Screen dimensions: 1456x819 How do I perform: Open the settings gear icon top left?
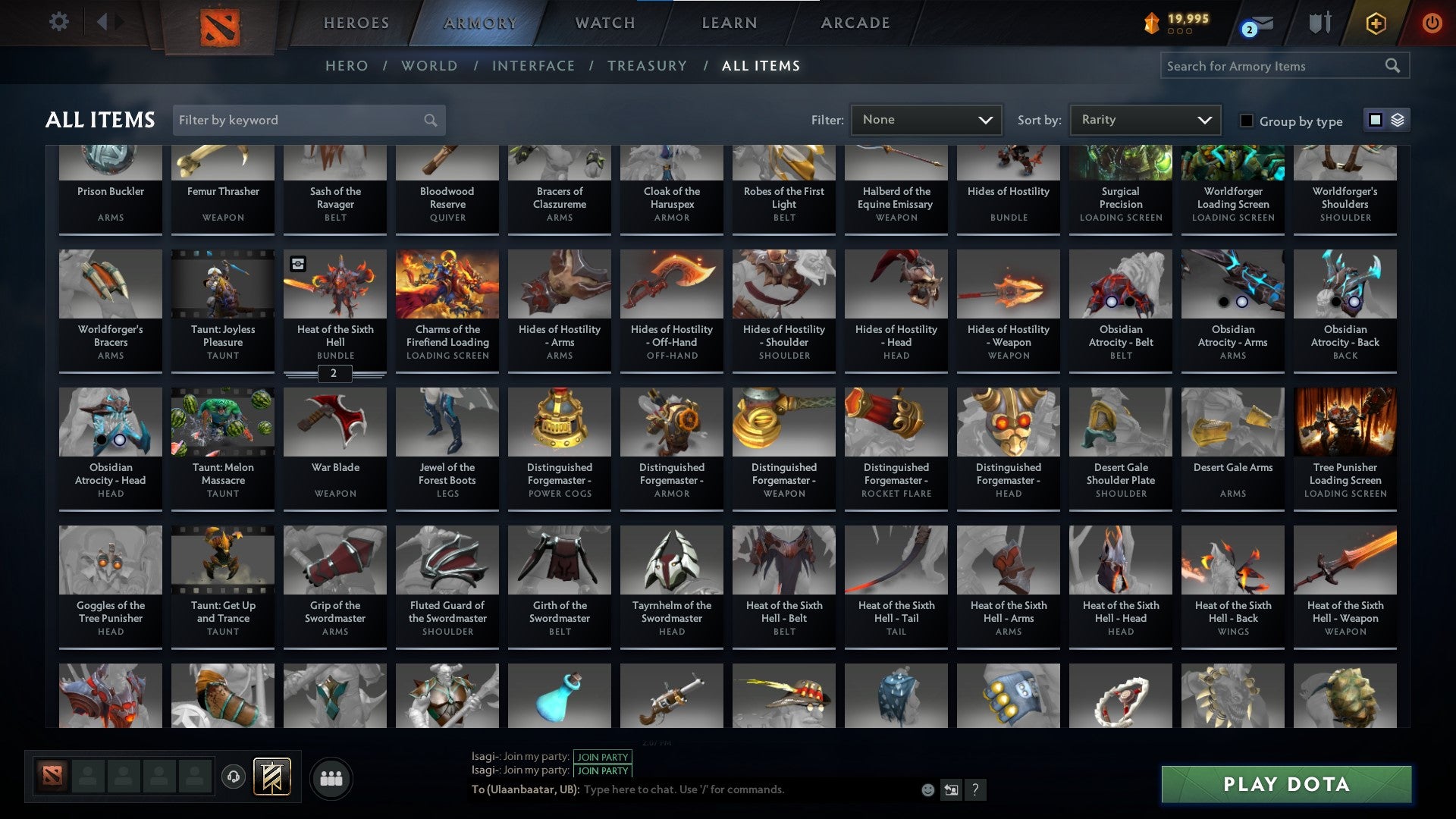tap(58, 22)
